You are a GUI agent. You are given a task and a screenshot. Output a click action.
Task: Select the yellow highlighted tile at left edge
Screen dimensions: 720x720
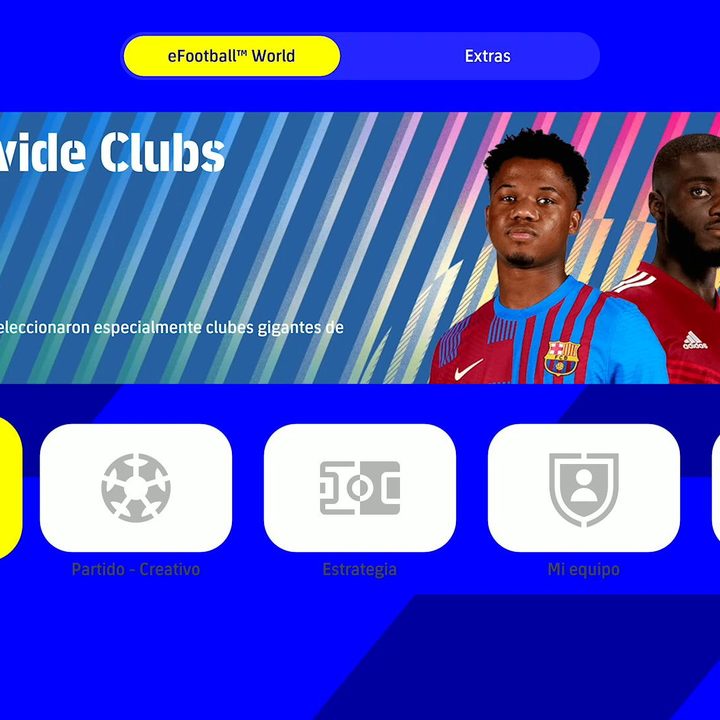8,488
